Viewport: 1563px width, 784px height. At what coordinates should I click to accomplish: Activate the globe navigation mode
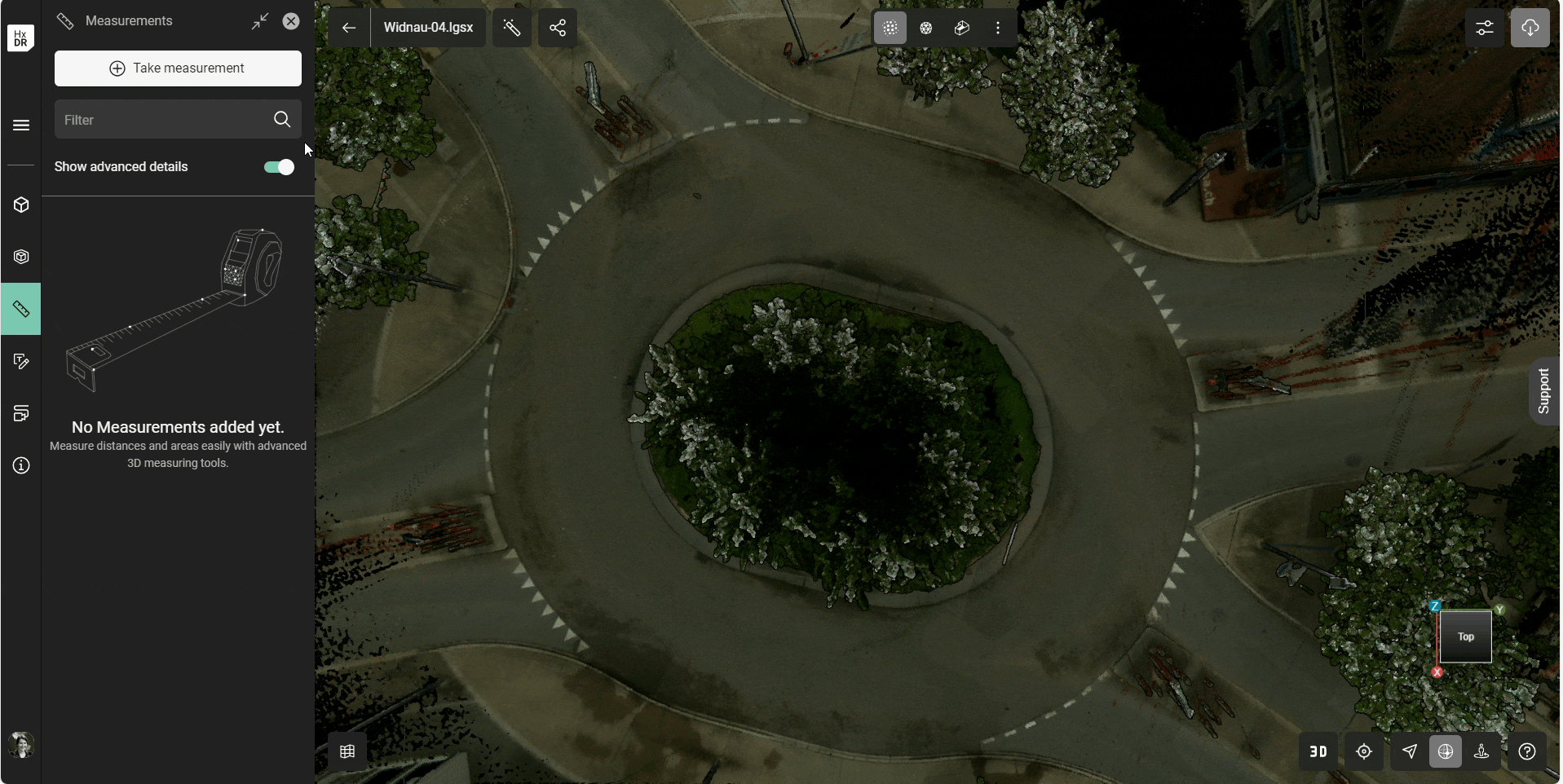(x=1446, y=751)
